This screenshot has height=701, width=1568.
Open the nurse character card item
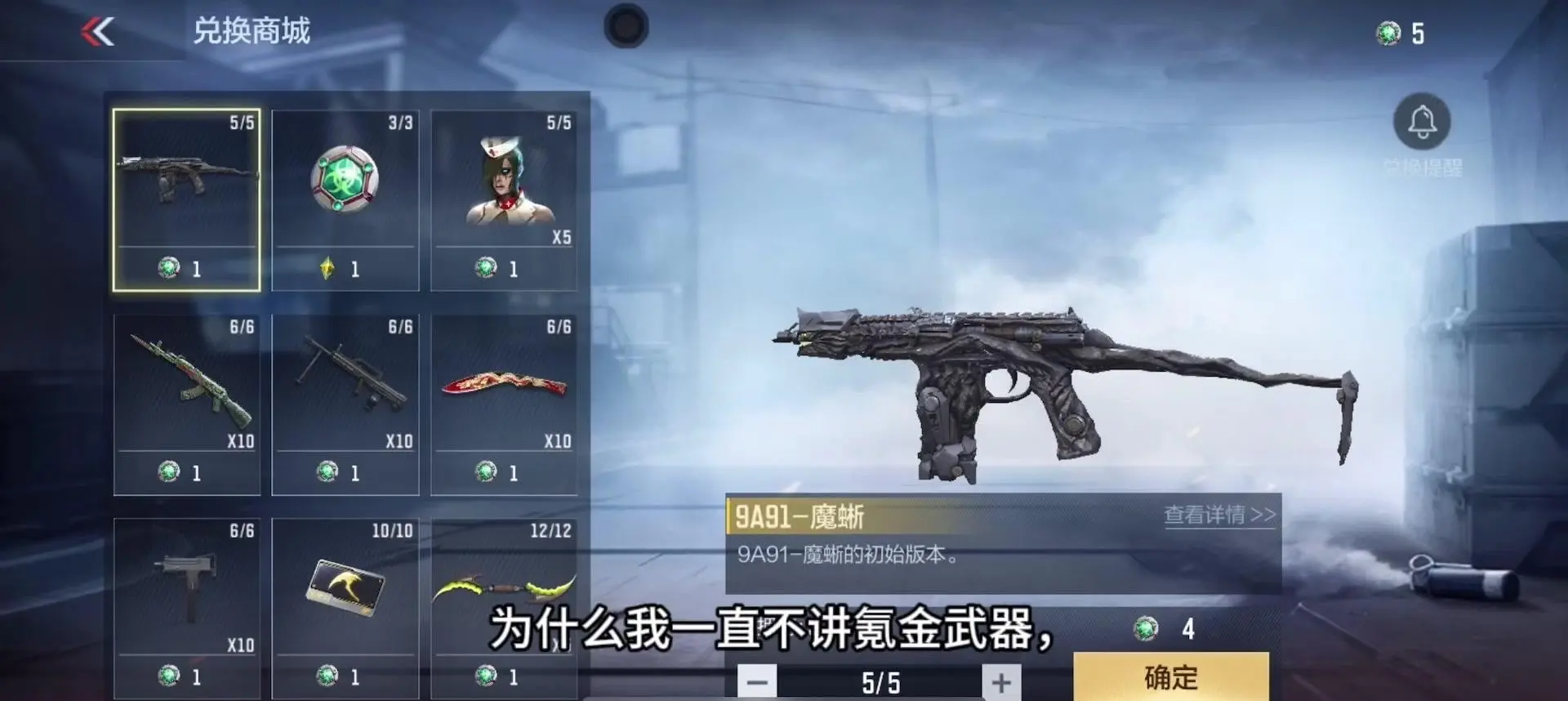(x=505, y=188)
